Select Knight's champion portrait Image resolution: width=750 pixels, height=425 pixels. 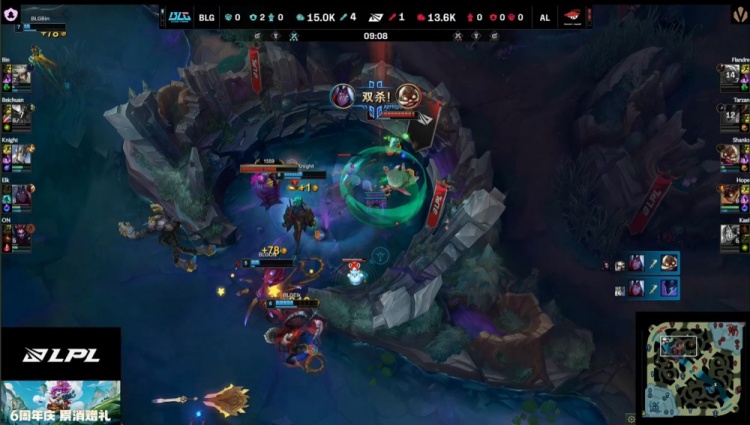tap(22, 155)
